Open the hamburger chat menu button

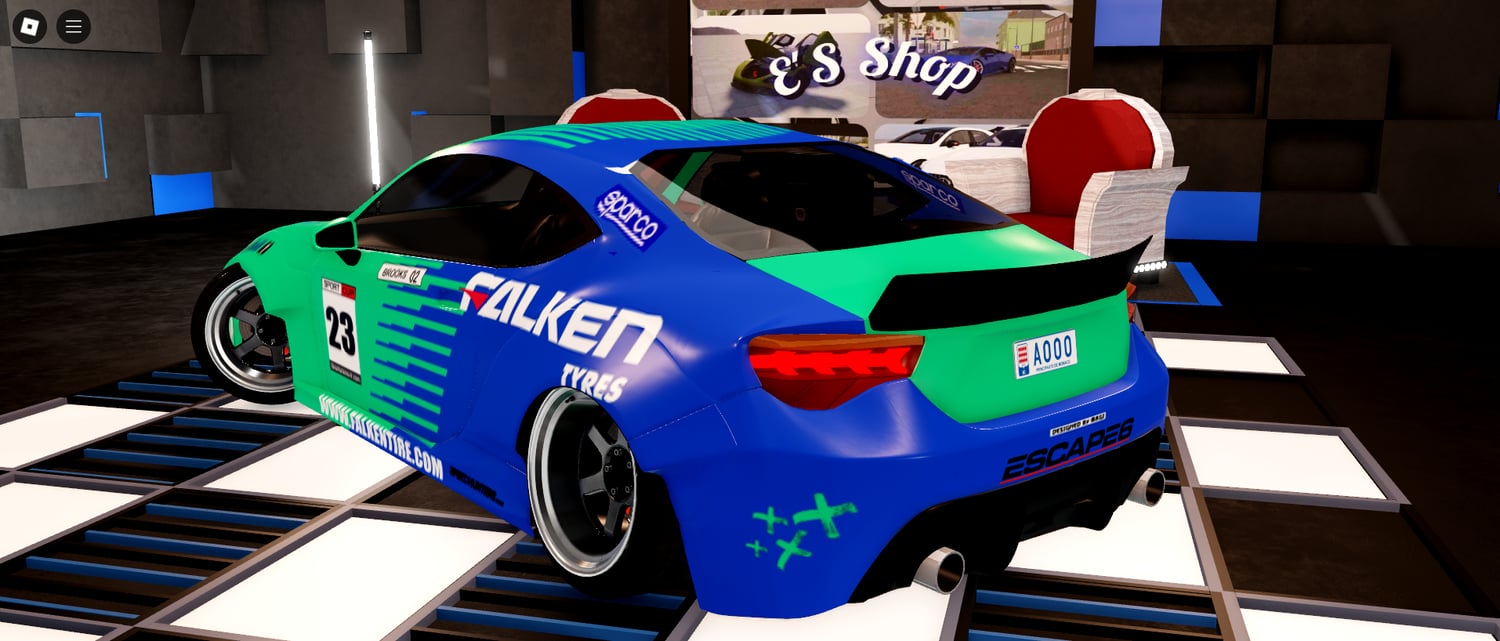[74, 26]
